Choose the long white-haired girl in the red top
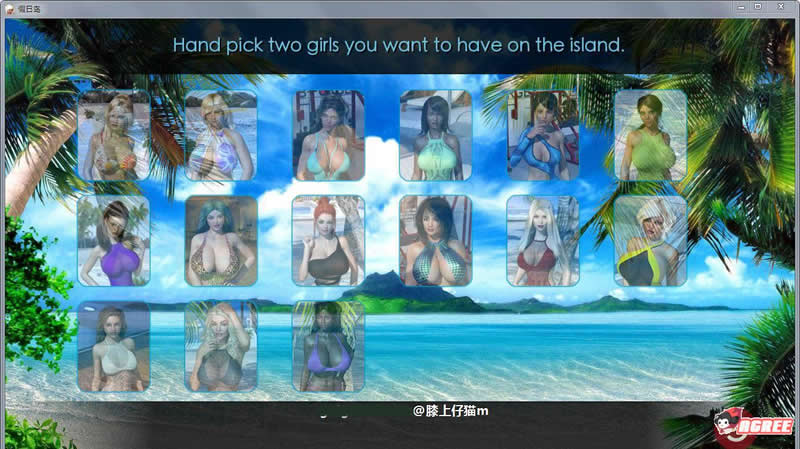Screen dimensions: 800x449 click(x=543, y=240)
